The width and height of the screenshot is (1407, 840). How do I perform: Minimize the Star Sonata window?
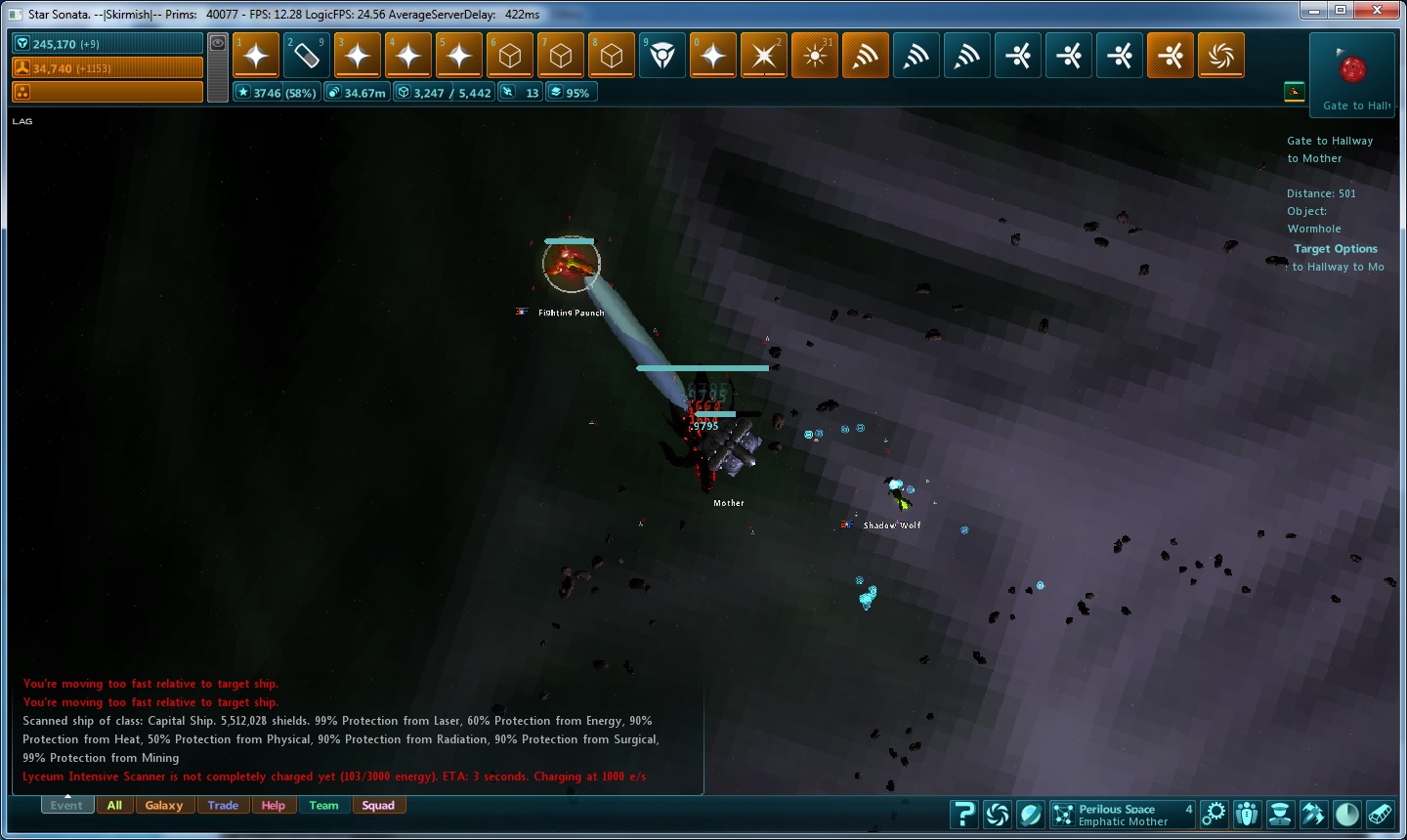(1315, 11)
